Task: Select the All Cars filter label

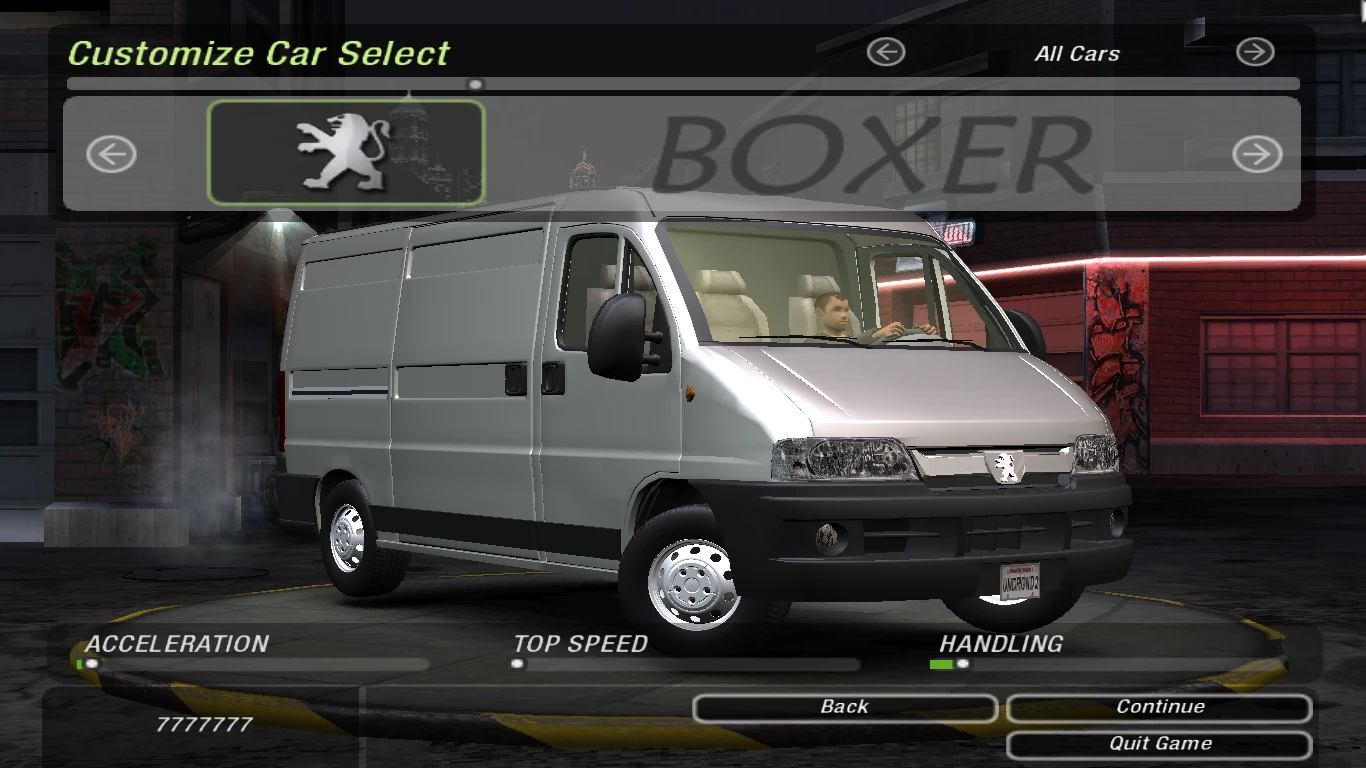Action: pos(1077,54)
